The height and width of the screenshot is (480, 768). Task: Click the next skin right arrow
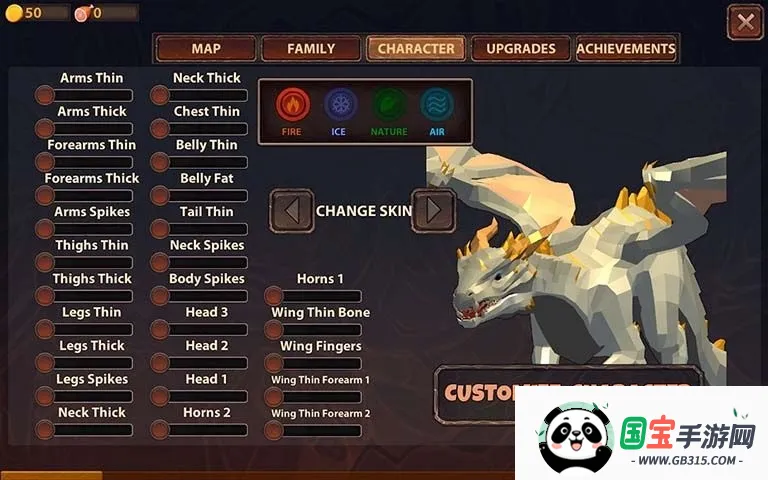[x=433, y=211]
